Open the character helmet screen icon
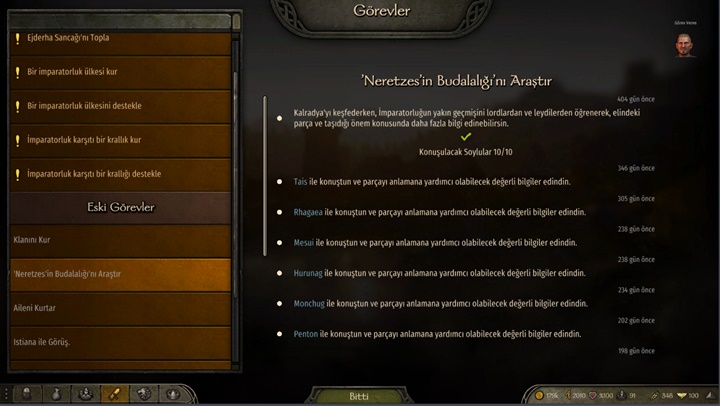The width and height of the screenshot is (720, 406). click(x=27, y=394)
